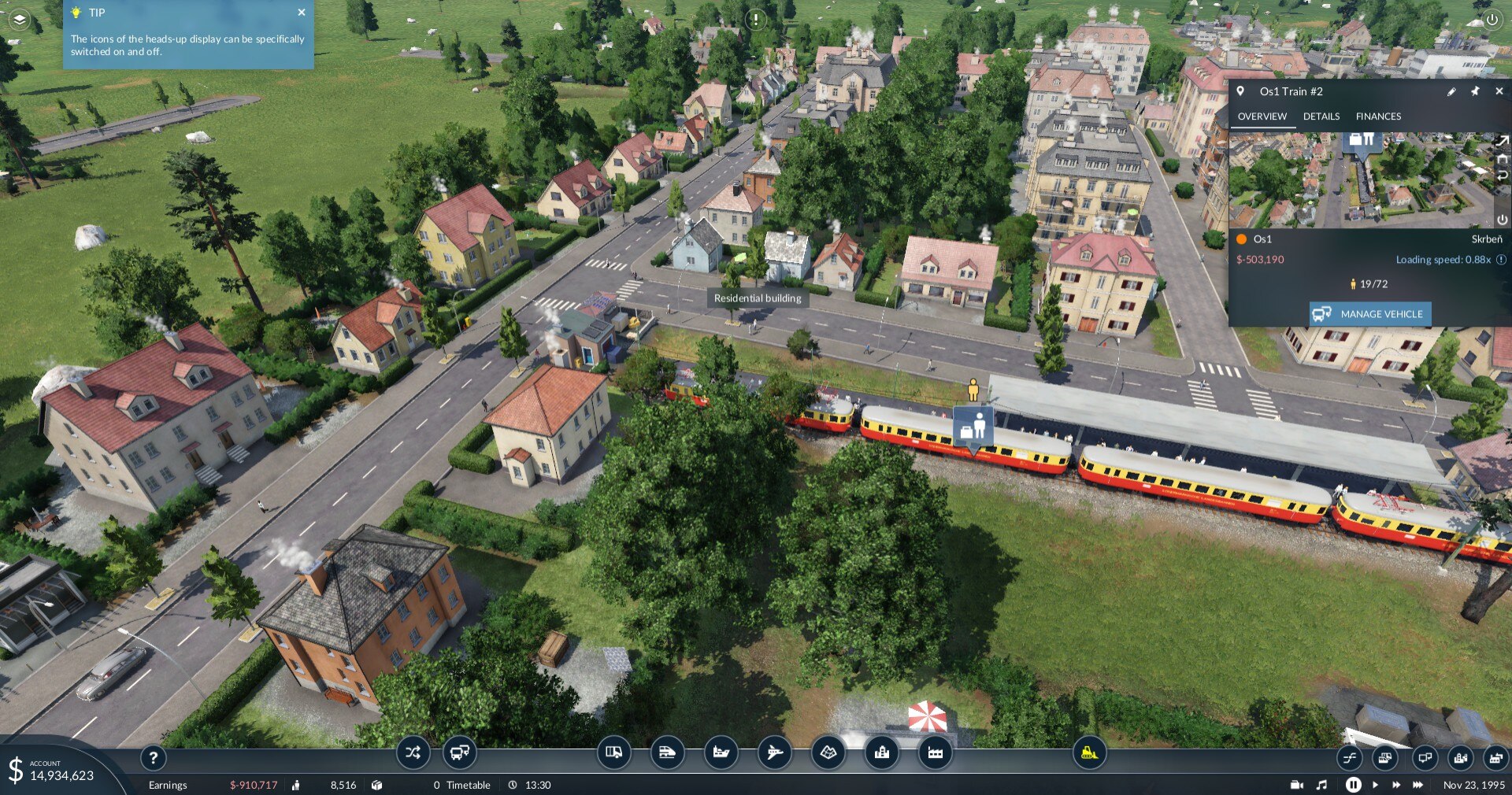Viewport: 1512px width, 795px height.
Task: Pin the vehicle window
Action: coord(1475,91)
